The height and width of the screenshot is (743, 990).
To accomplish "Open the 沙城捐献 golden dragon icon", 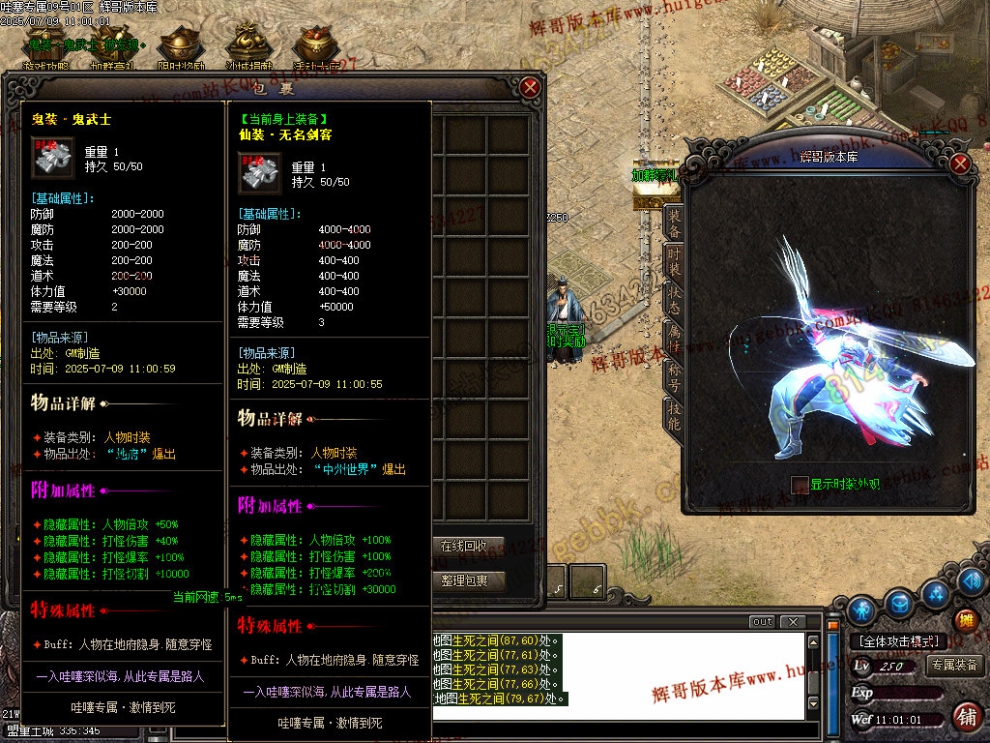I will point(246,45).
